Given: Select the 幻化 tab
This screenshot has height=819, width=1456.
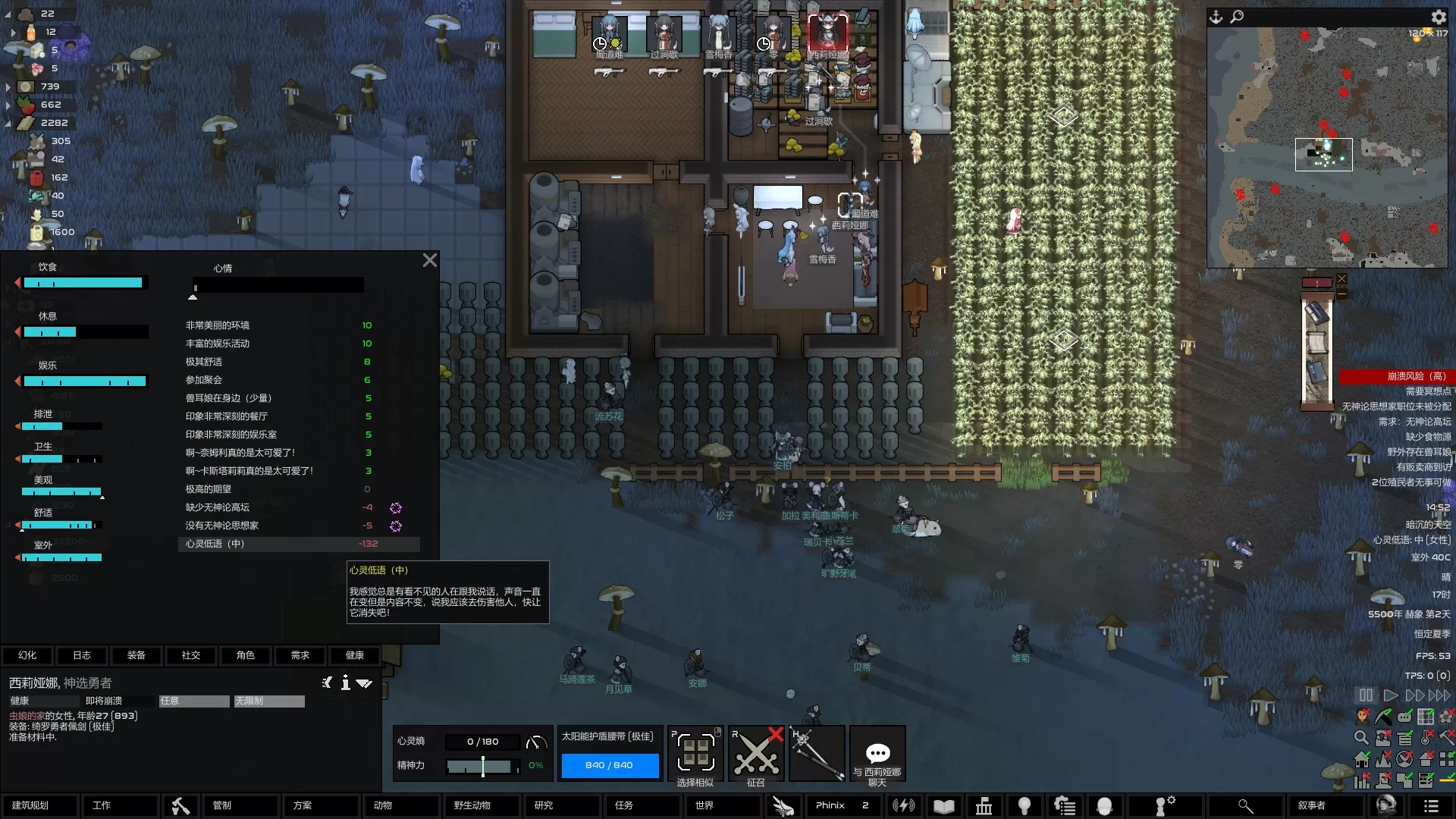Looking at the screenshot, I should (27, 655).
